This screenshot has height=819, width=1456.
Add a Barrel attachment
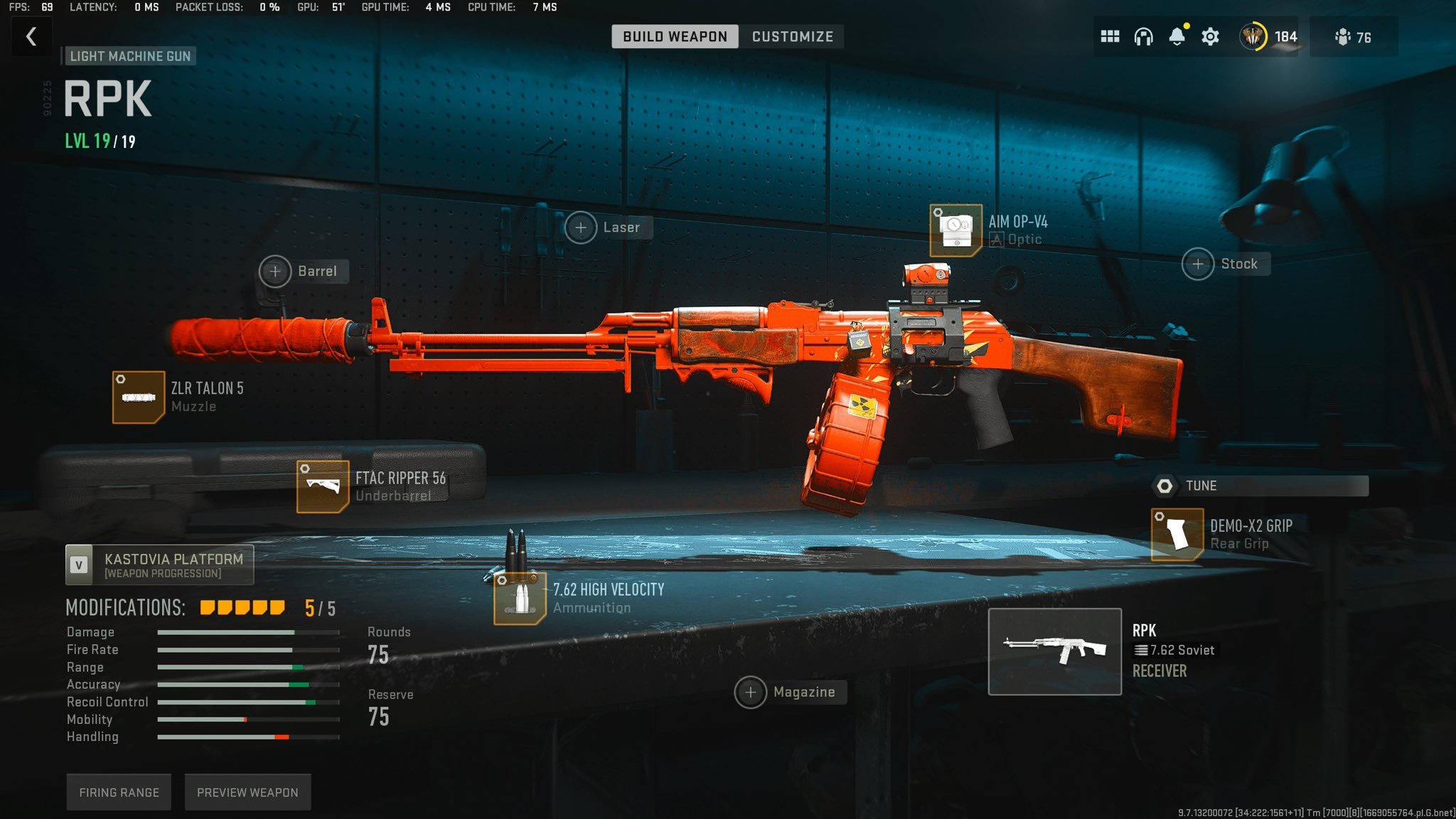pyautogui.click(x=276, y=272)
